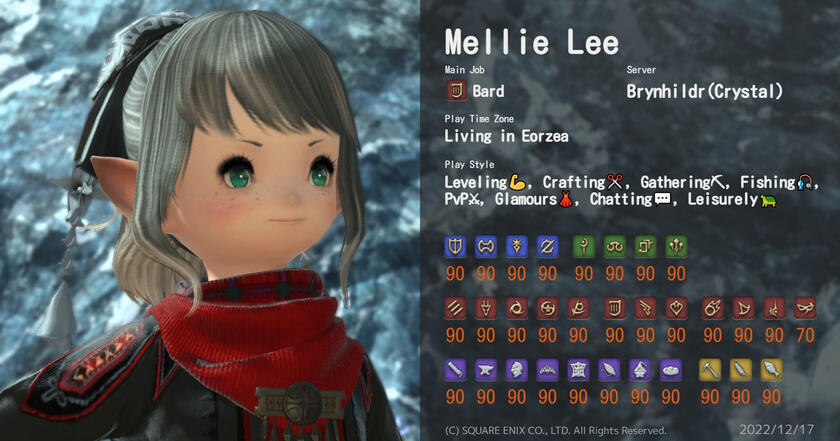This screenshot has width=840, height=441.
Task: Select the level 70 Blue Mage mask icon
Action: pyautogui.click(x=804, y=309)
